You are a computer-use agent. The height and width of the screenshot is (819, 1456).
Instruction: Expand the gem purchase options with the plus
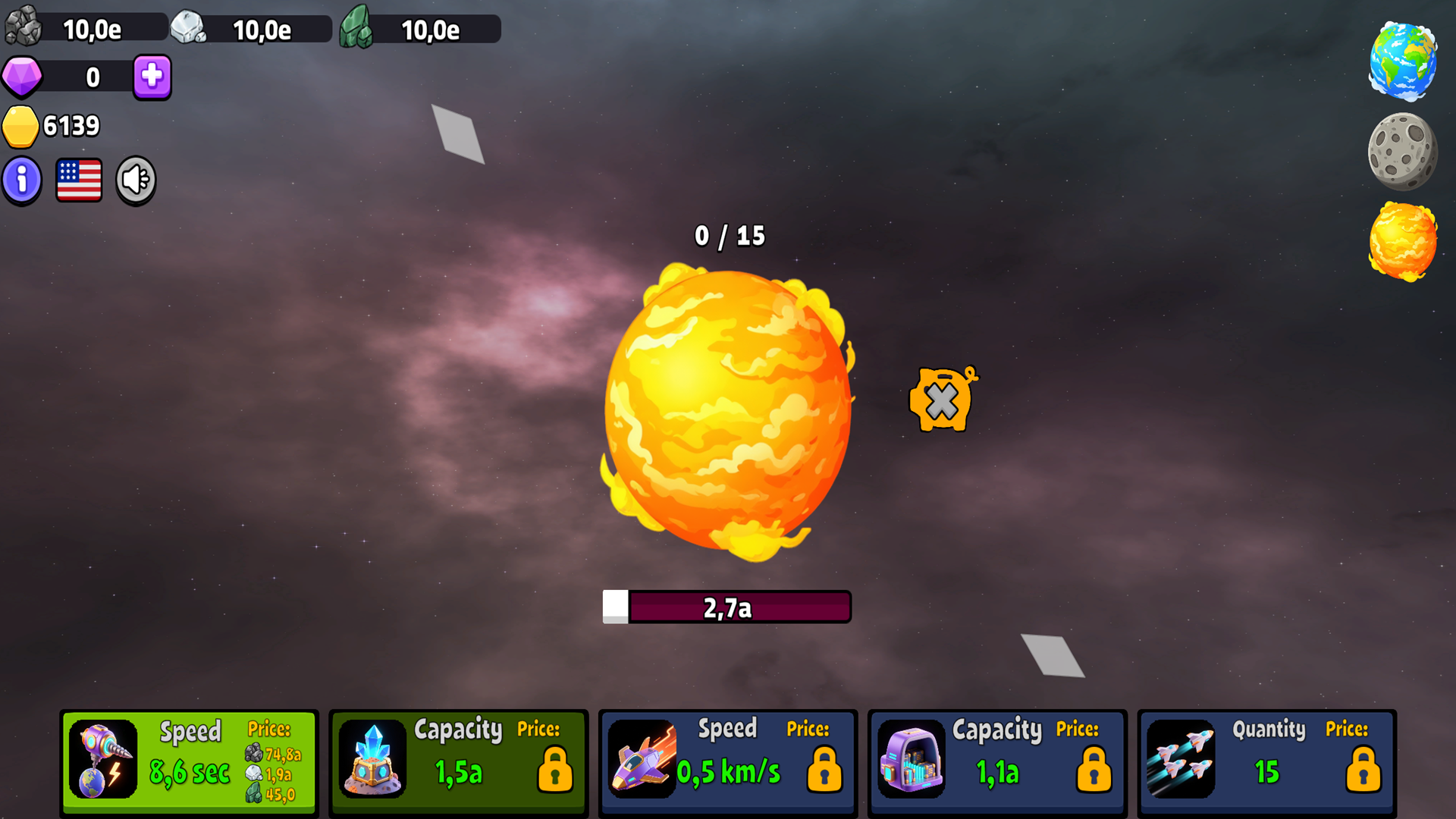[x=150, y=77]
